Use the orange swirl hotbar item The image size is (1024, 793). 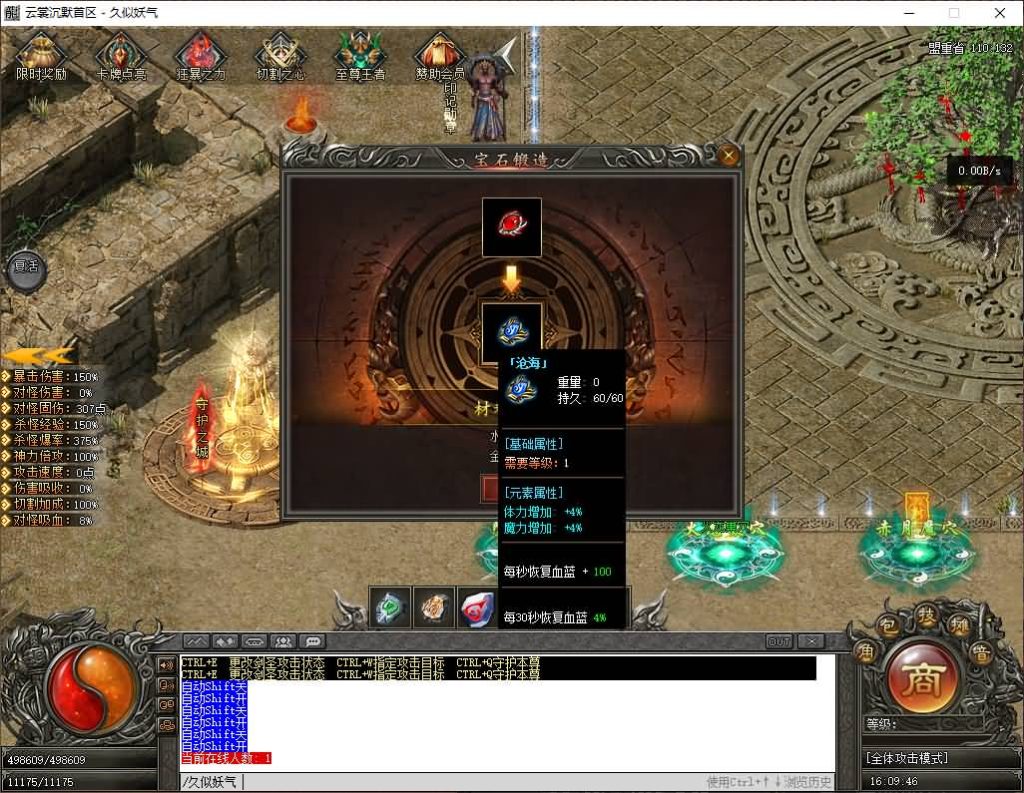point(434,607)
